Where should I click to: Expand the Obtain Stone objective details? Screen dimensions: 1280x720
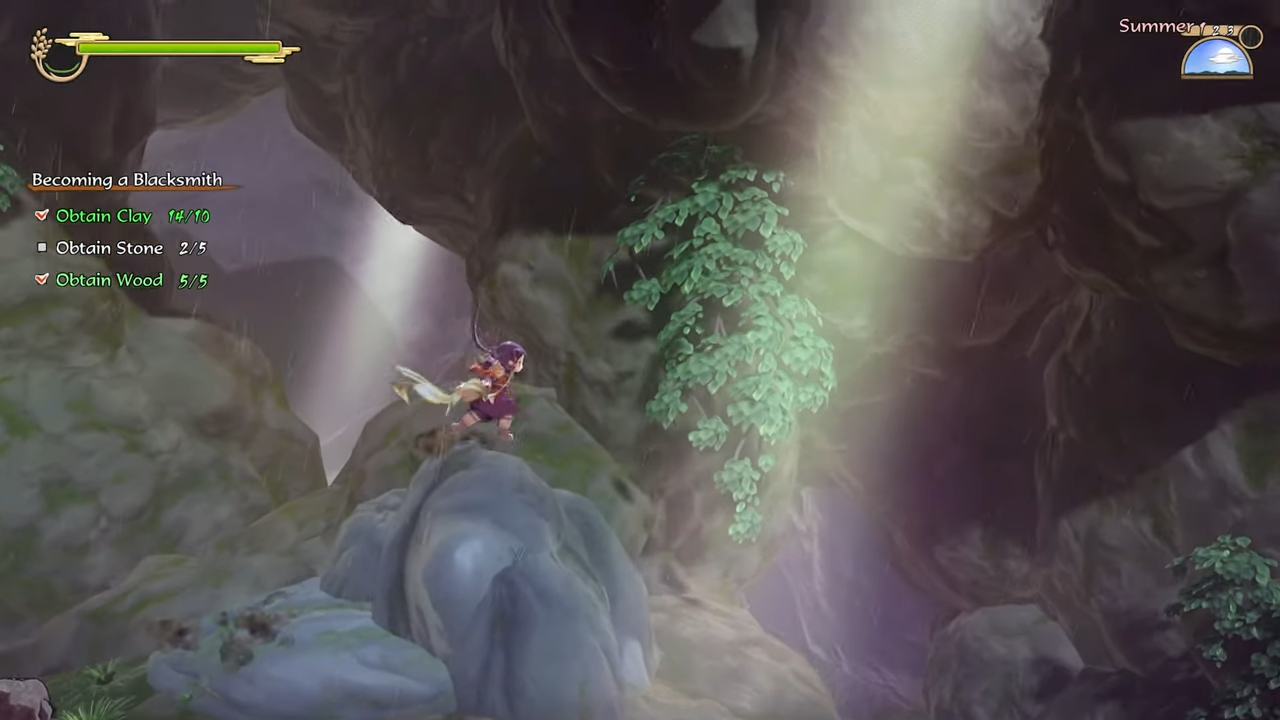tap(109, 247)
